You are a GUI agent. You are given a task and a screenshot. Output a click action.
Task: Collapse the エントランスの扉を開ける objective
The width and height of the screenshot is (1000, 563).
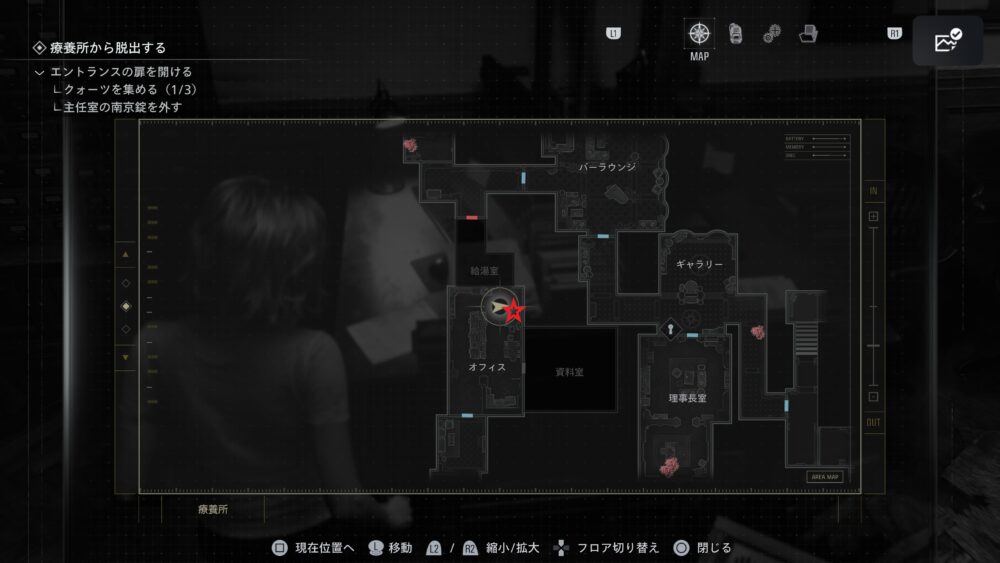[x=39, y=72]
